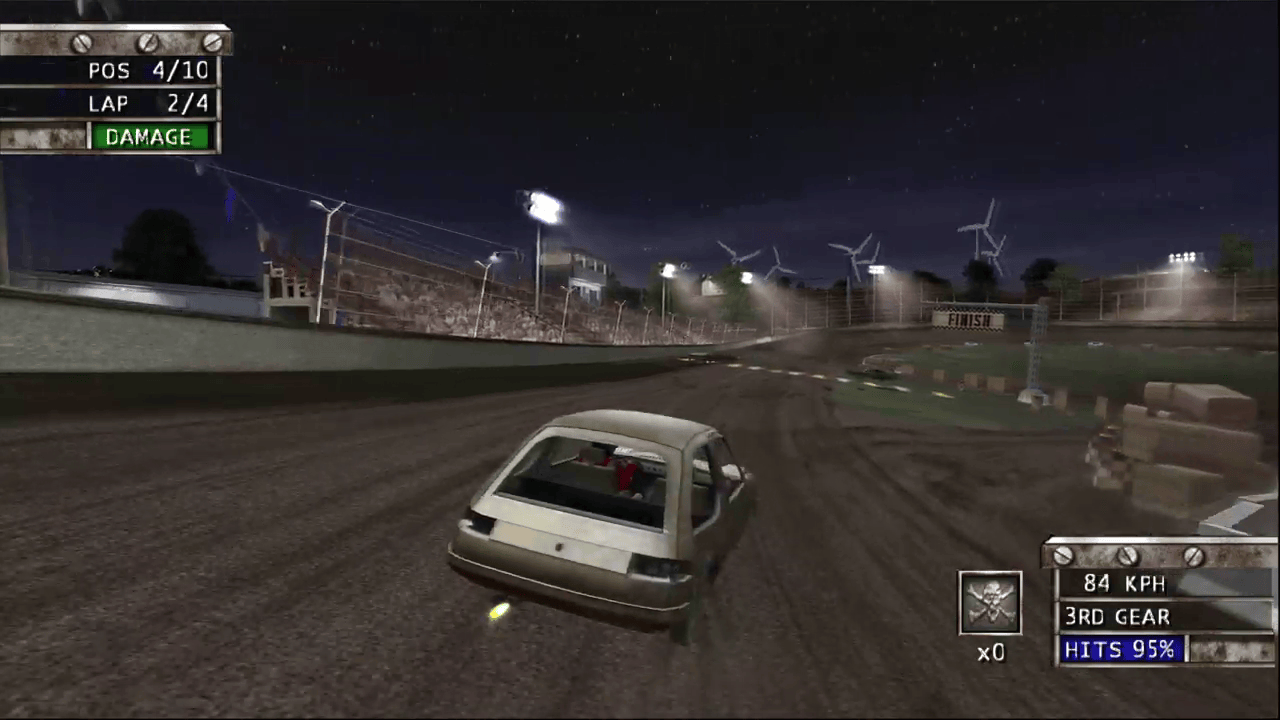Screen dimensions: 1280x720
Task: Click the green DAMAGE progress bar
Action: (x=148, y=137)
